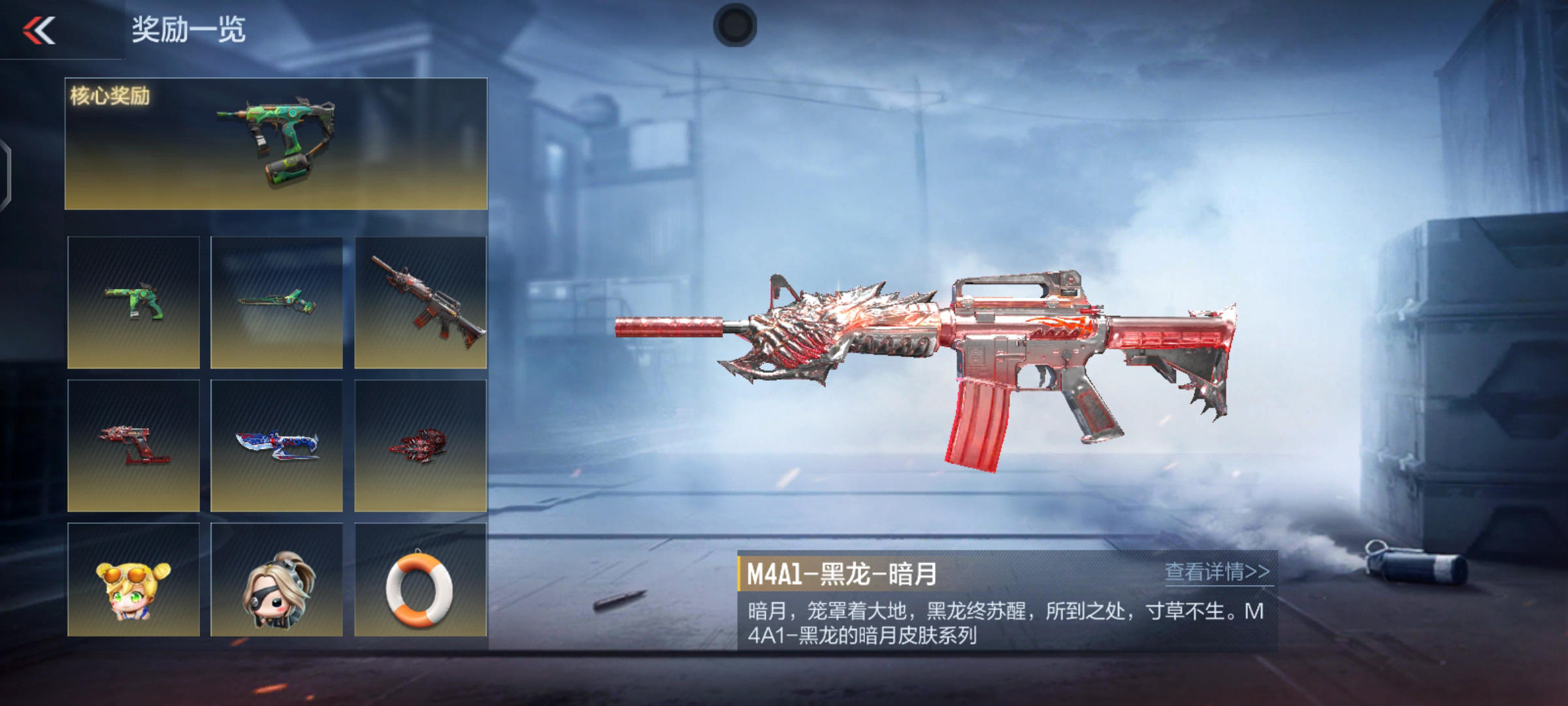Choose the green pistol reward tile

coord(133,302)
